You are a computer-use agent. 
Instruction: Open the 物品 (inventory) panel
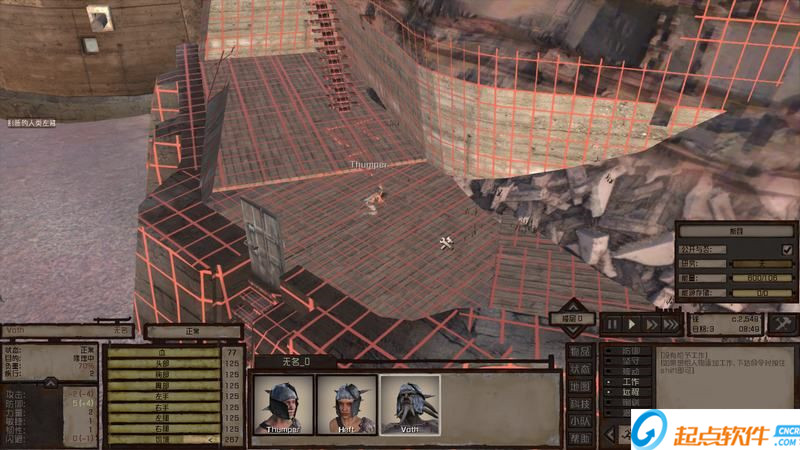[580, 351]
